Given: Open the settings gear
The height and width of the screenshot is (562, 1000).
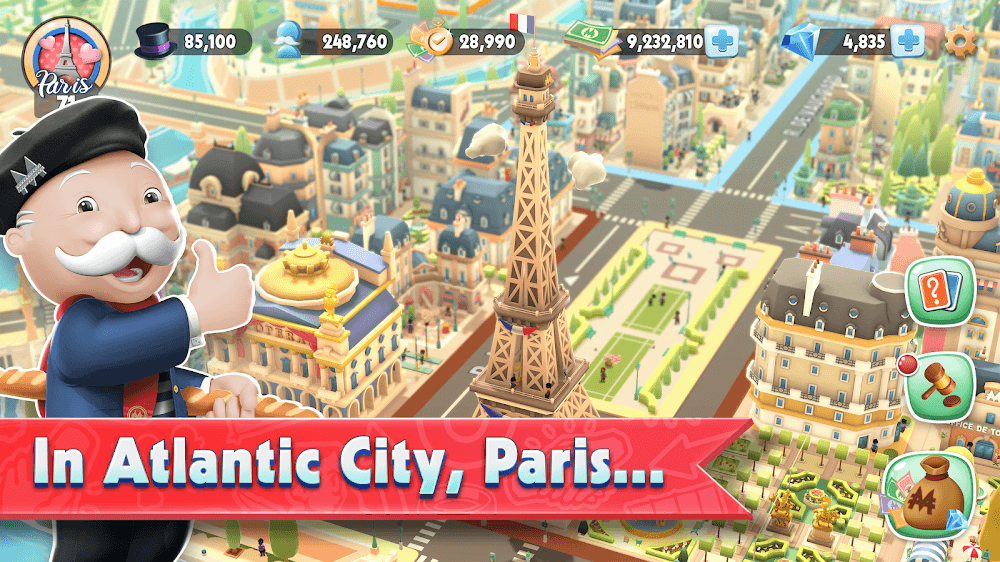Looking at the screenshot, I should 962,42.
